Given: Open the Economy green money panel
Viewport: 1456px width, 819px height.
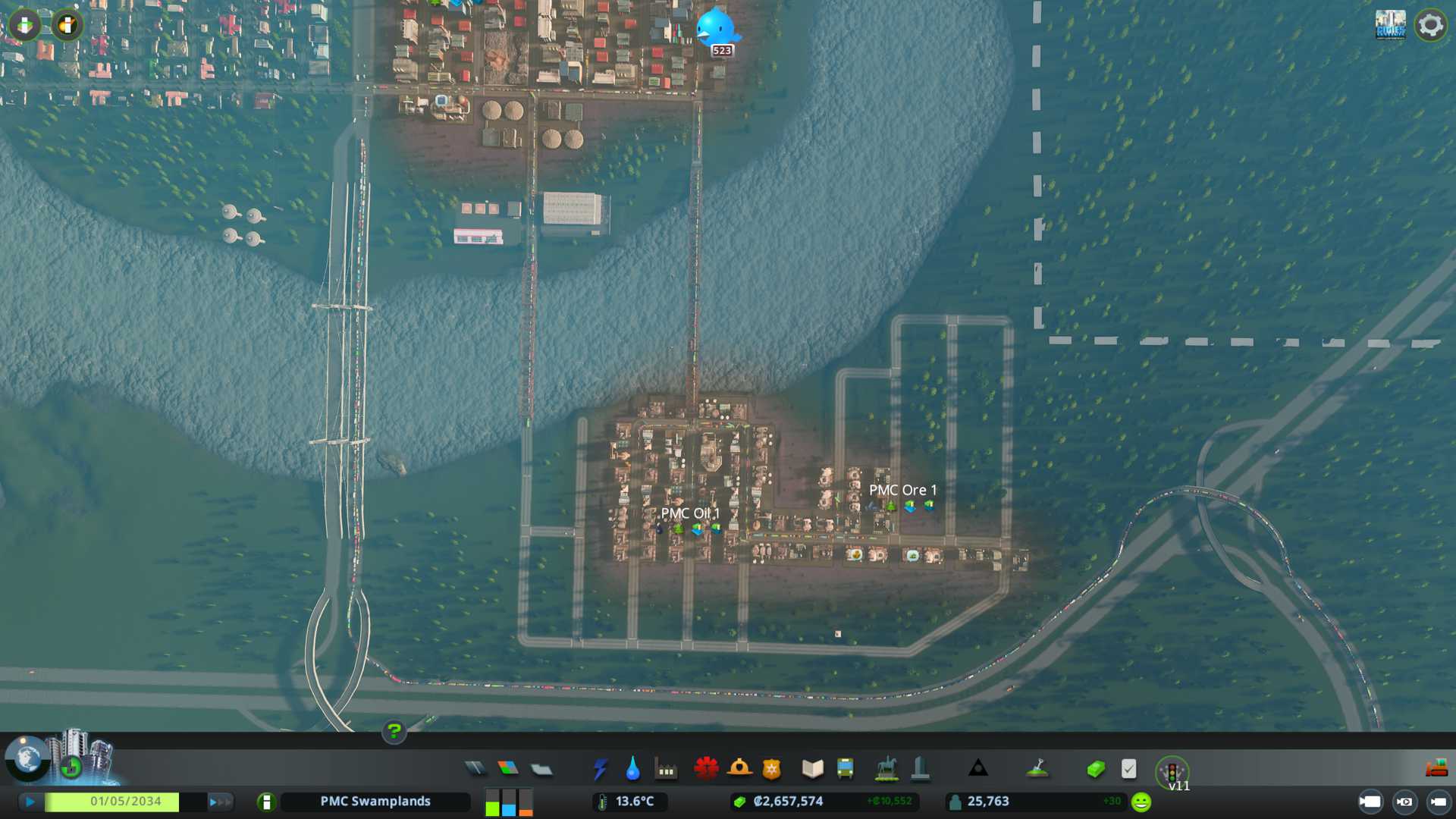Looking at the screenshot, I should pyautogui.click(x=1095, y=769).
